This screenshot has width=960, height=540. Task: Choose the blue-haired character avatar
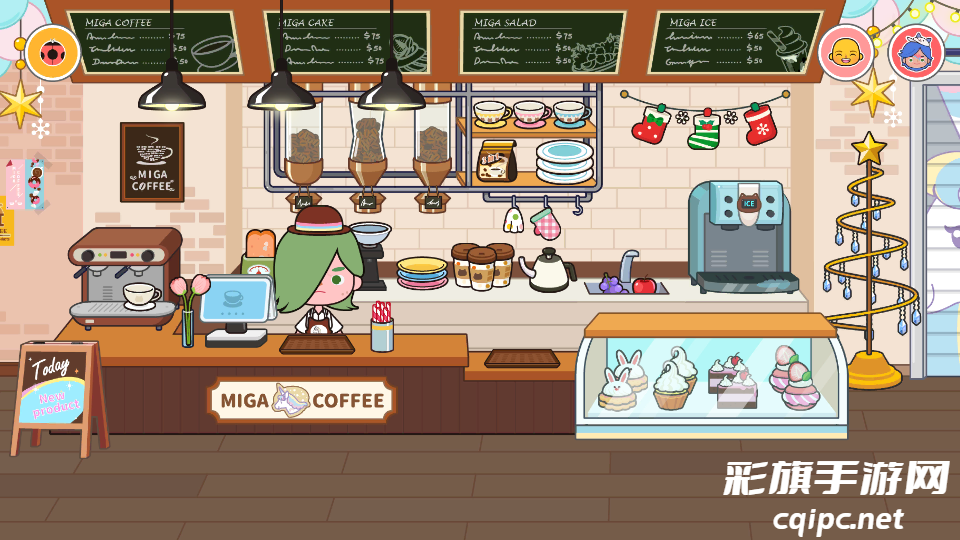click(x=914, y=53)
